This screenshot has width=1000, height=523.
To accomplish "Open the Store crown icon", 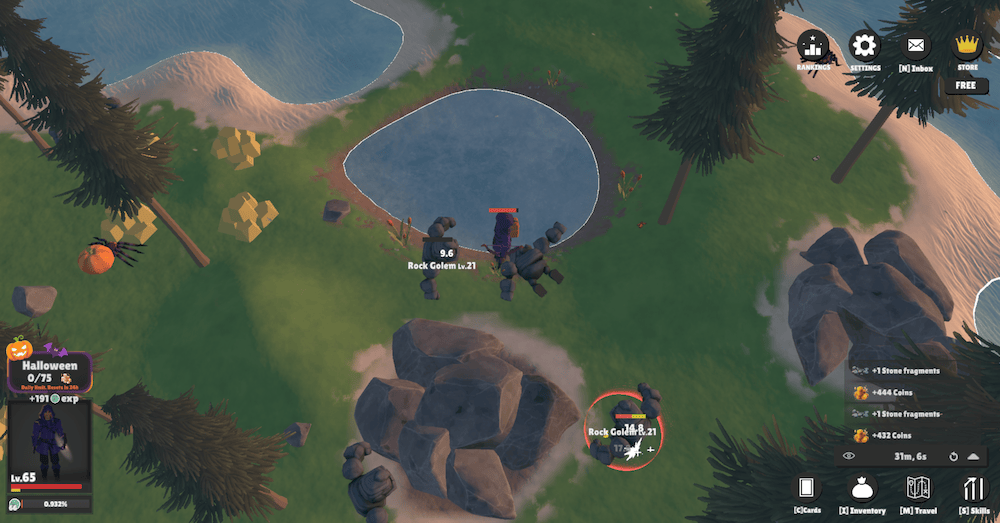I will coord(967,46).
